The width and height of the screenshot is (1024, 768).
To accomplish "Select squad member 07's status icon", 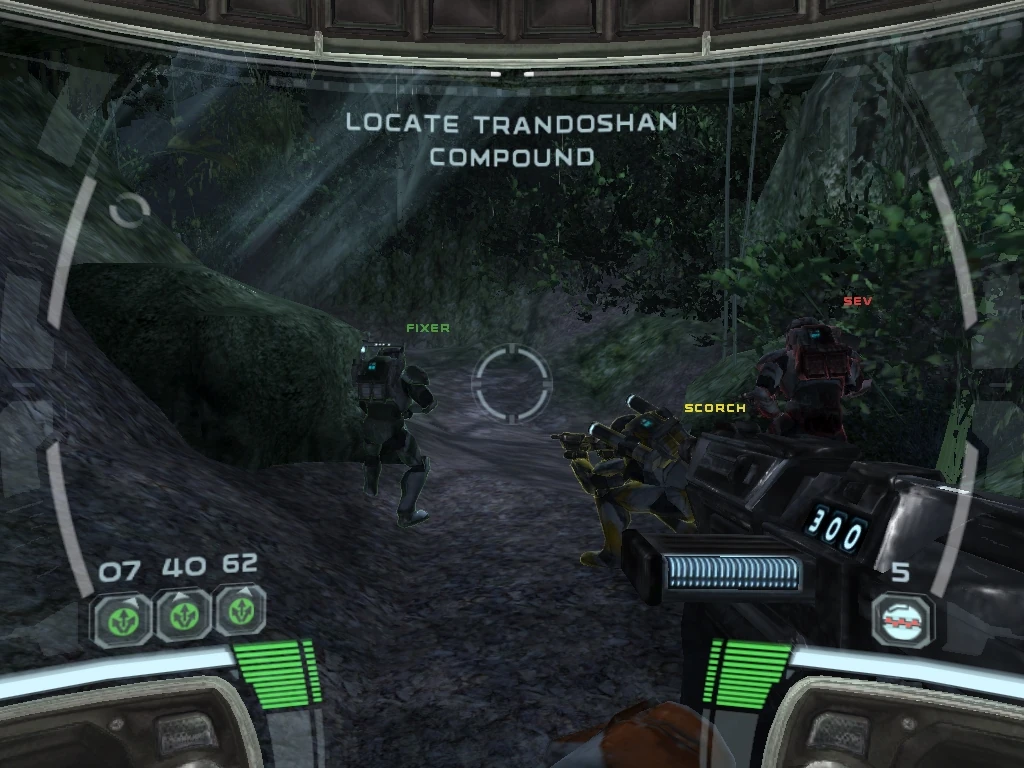I will tap(122, 617).
